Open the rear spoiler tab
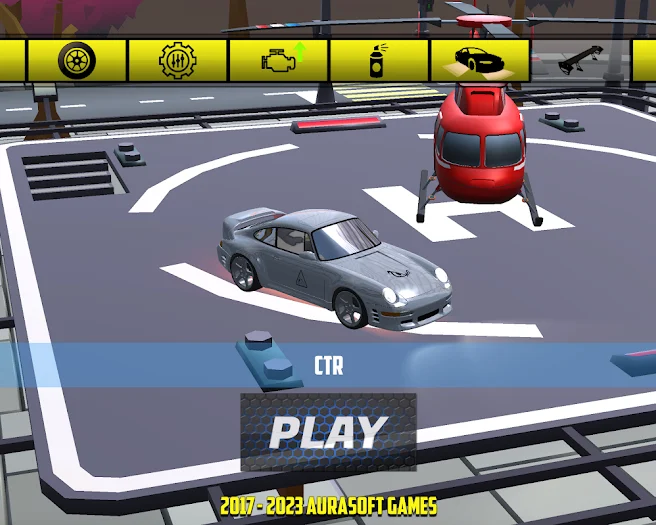The width and height of the screenshot is (656, 525). coord(580,61)
